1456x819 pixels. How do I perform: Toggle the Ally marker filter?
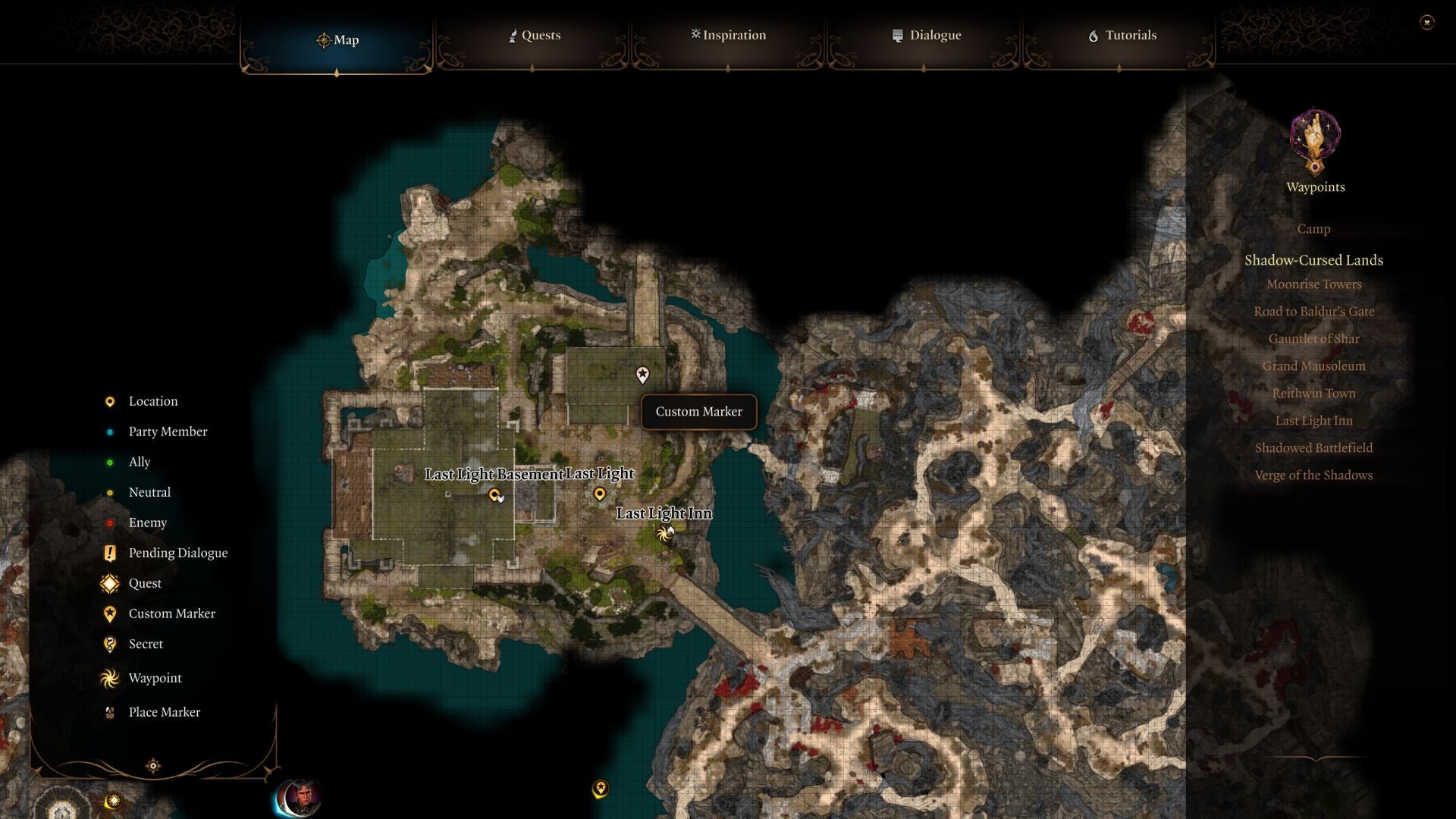tap(109, 462)
